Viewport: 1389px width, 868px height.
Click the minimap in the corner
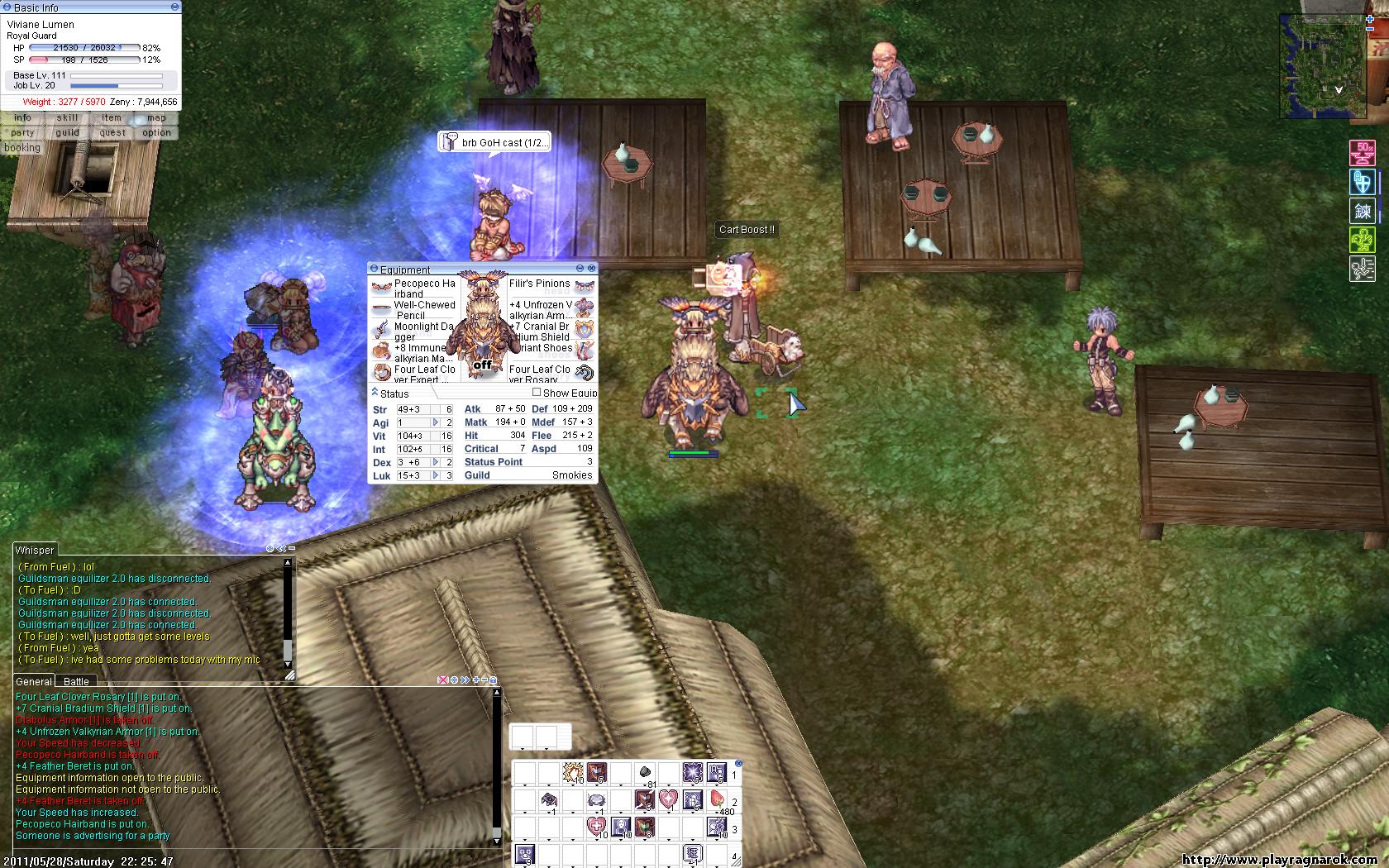1323,68
